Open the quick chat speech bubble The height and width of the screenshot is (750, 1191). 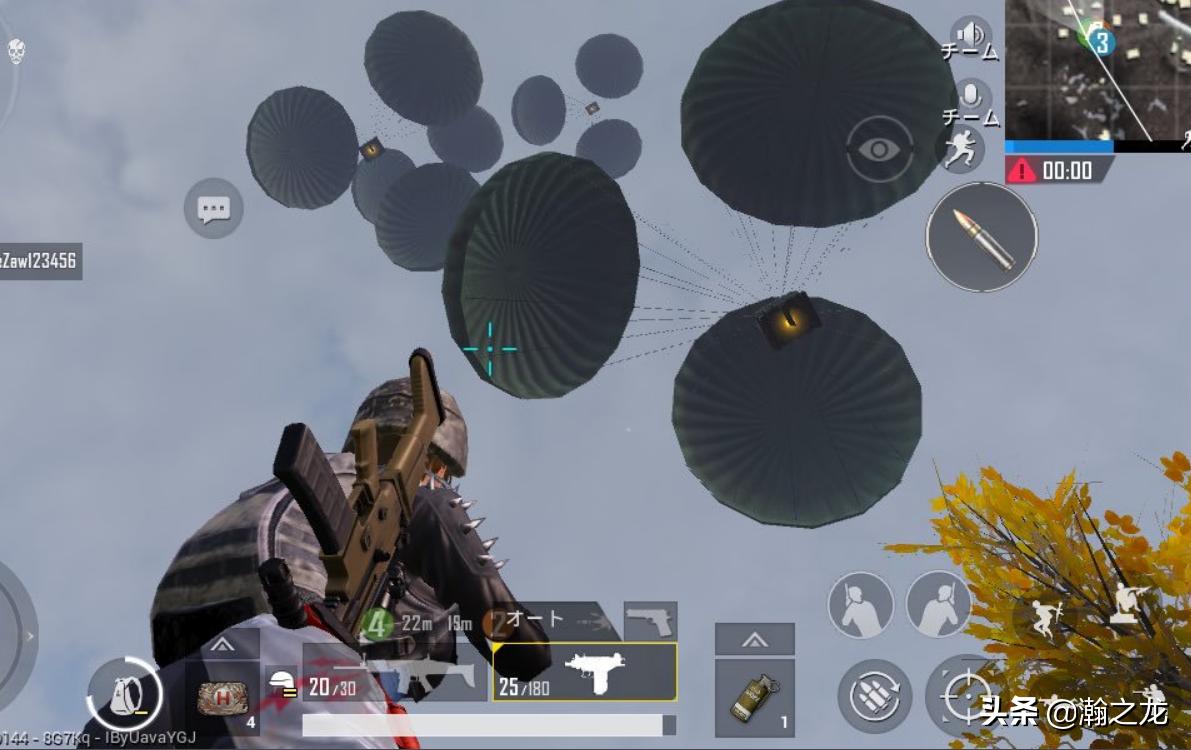(214, 208)
